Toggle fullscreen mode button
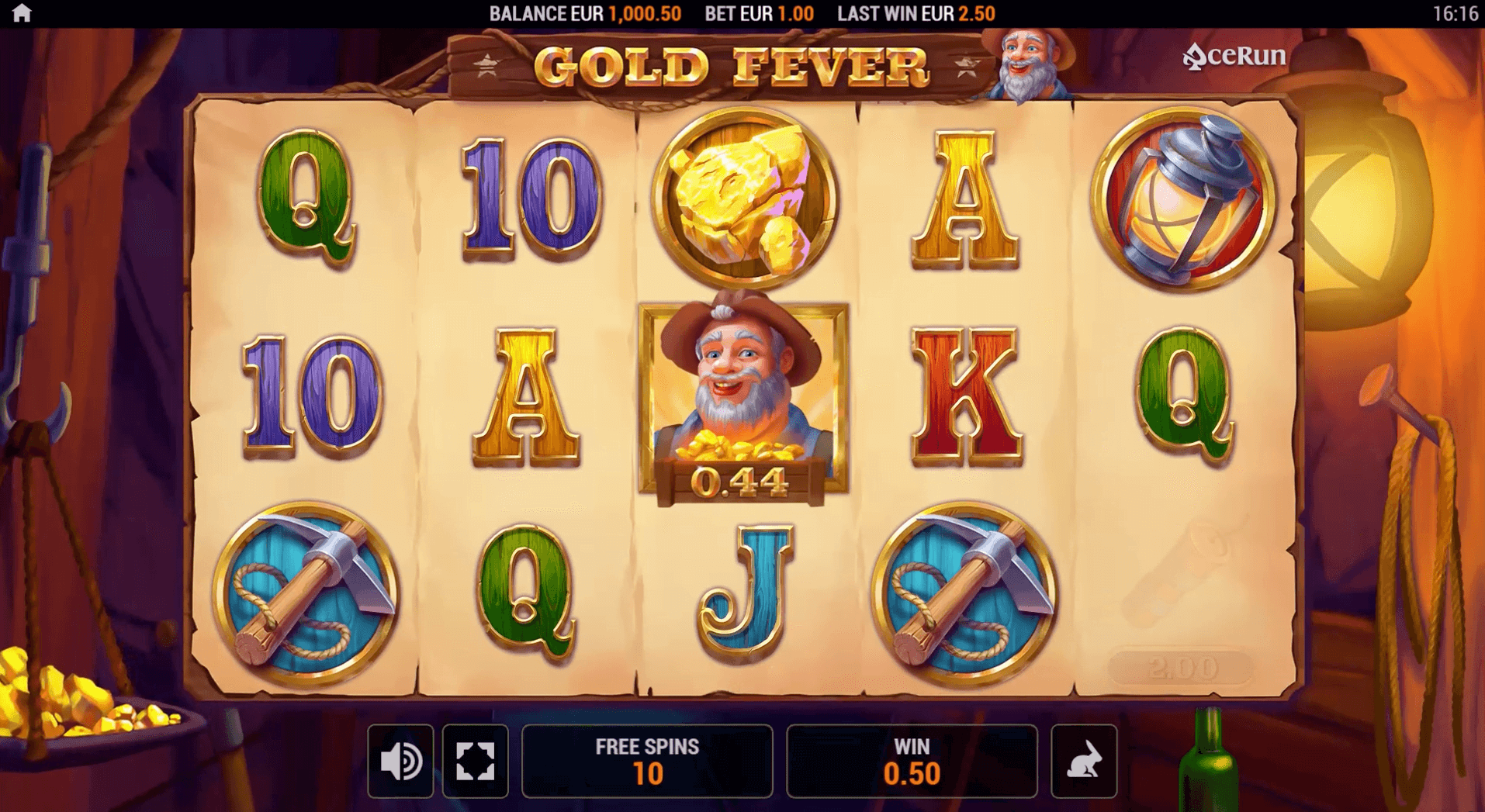1485x812 pixels. coord(475,761)
